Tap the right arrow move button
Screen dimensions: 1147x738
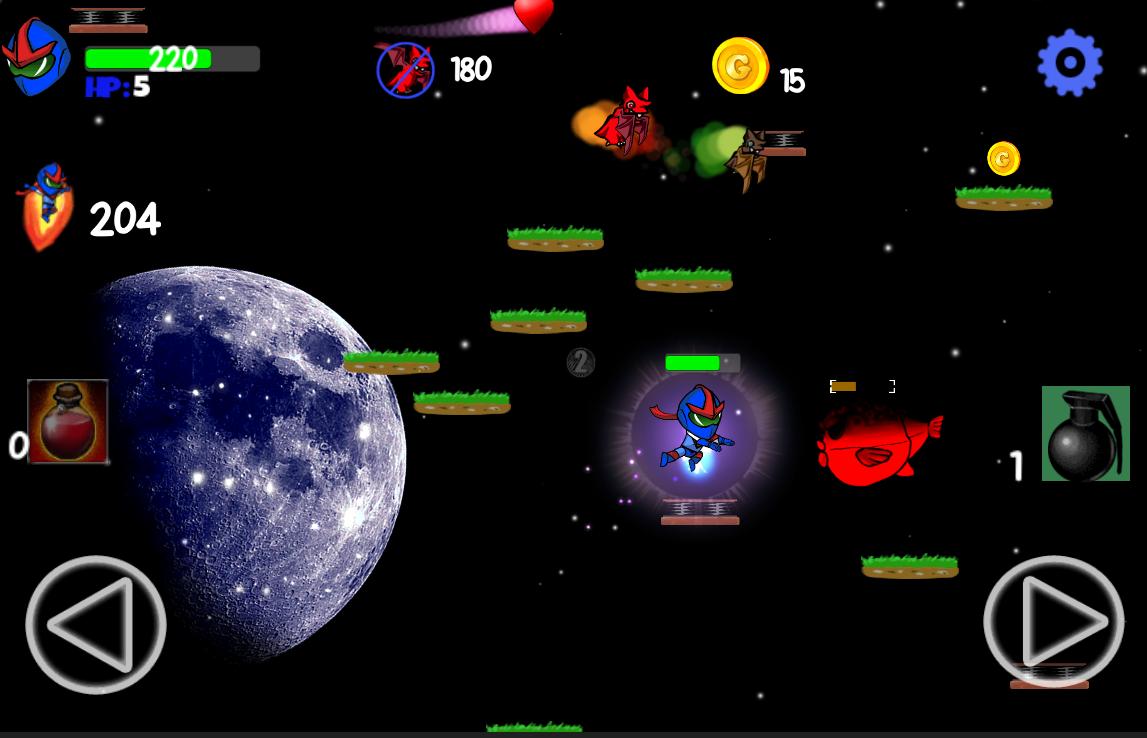tap(1053, 622)
